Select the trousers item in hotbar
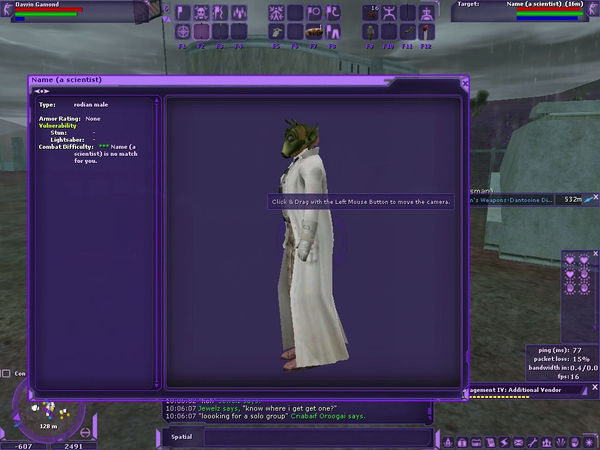 332,32
